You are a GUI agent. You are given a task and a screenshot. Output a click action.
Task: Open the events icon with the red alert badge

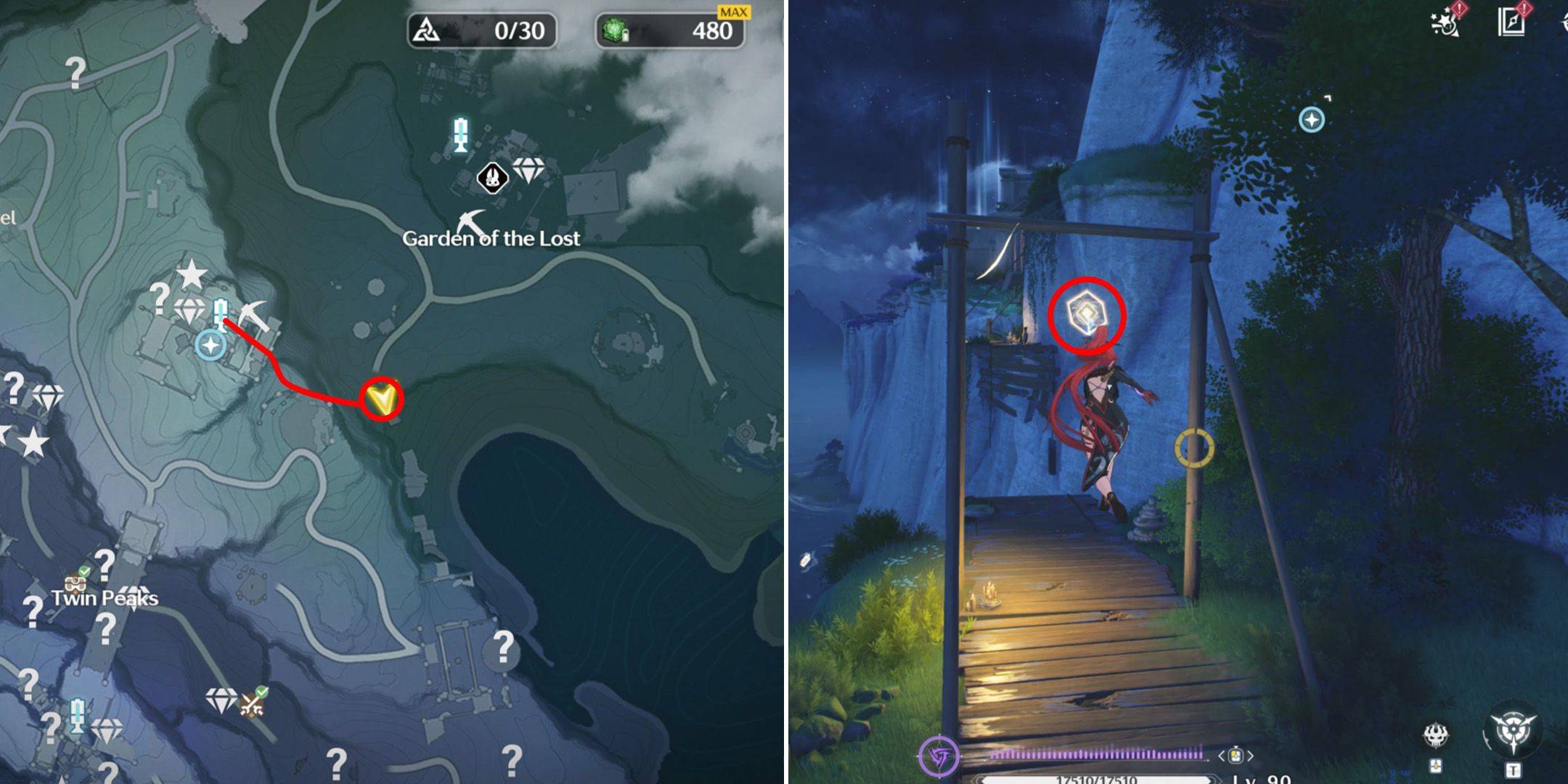click(x=1446, y=20)
